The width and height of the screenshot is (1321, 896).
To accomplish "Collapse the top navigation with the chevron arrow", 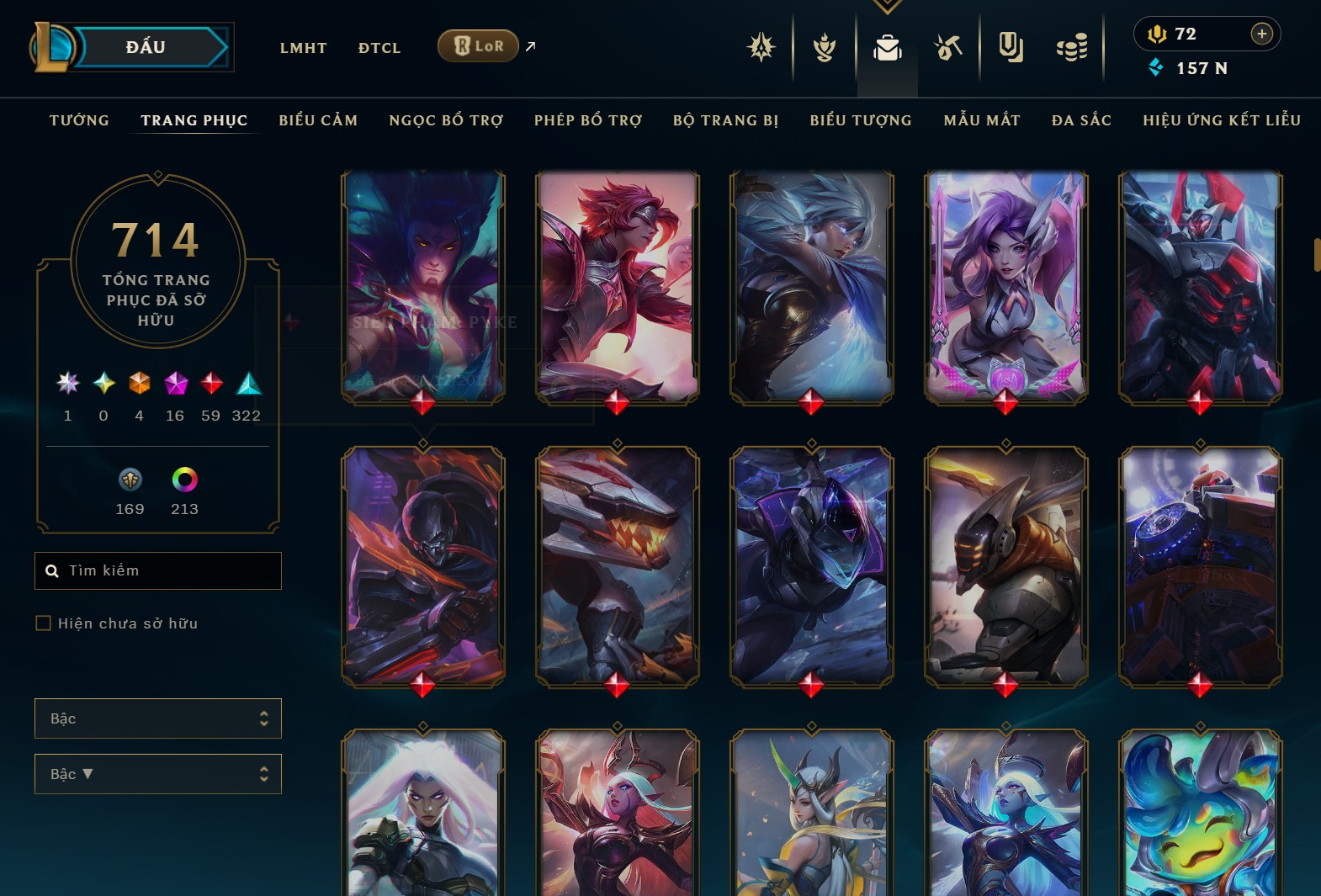I will click(x=887, y=4).
